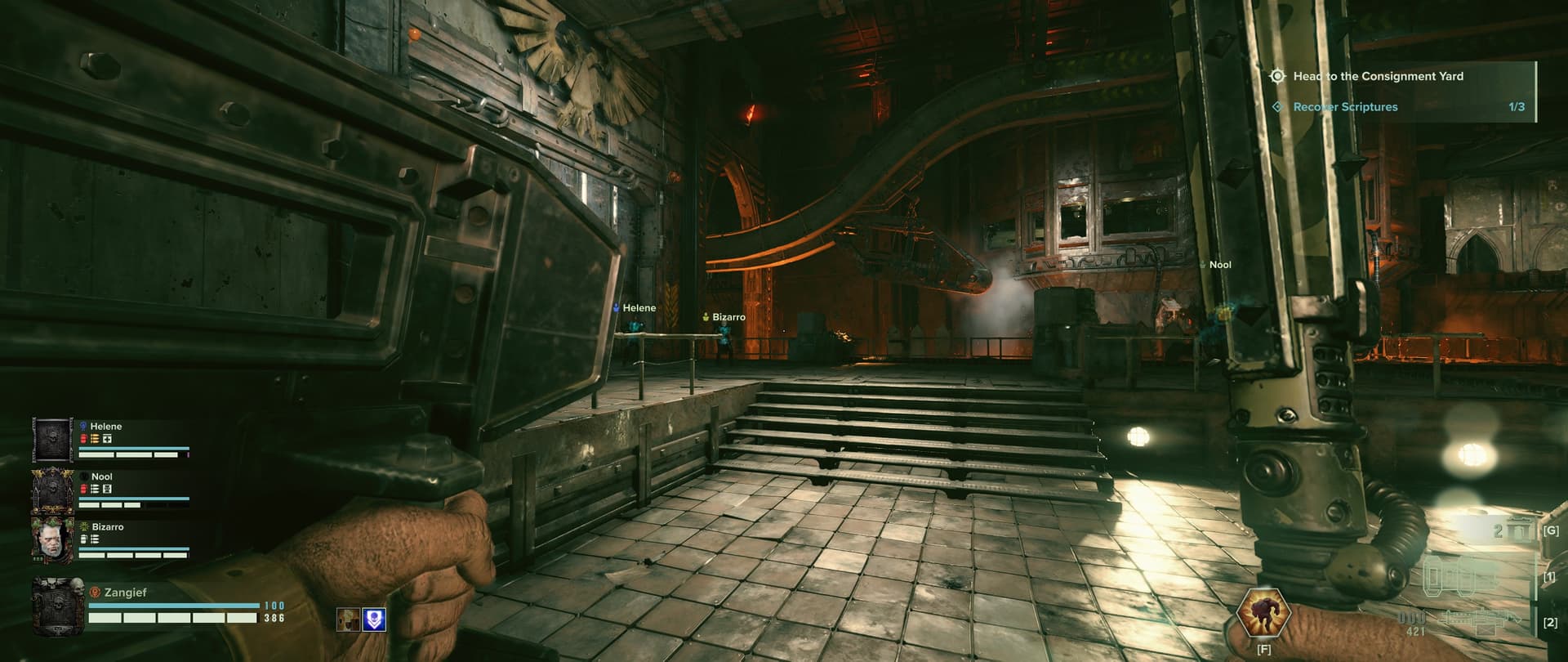Viewport: 1568px width, 662px height.
Task: Select Nool's teammate portrait
Action: click(x=53, y=489)
